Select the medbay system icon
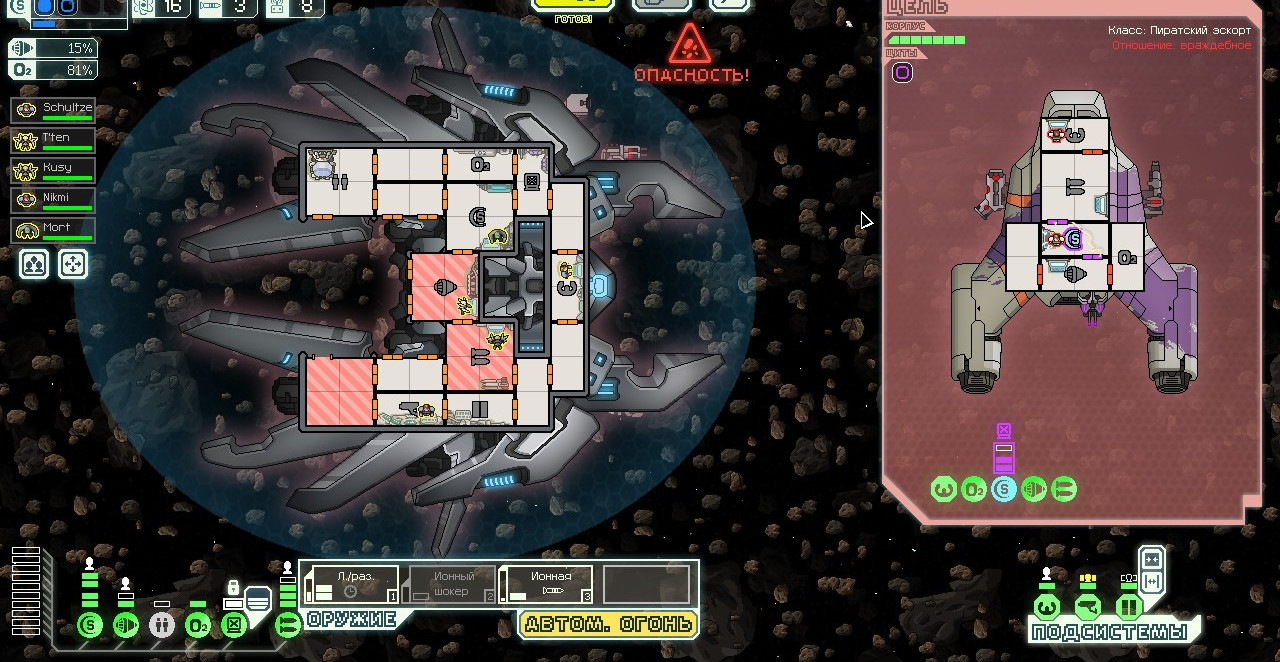Screen dimensions: 1280x662 click(162, 626)
